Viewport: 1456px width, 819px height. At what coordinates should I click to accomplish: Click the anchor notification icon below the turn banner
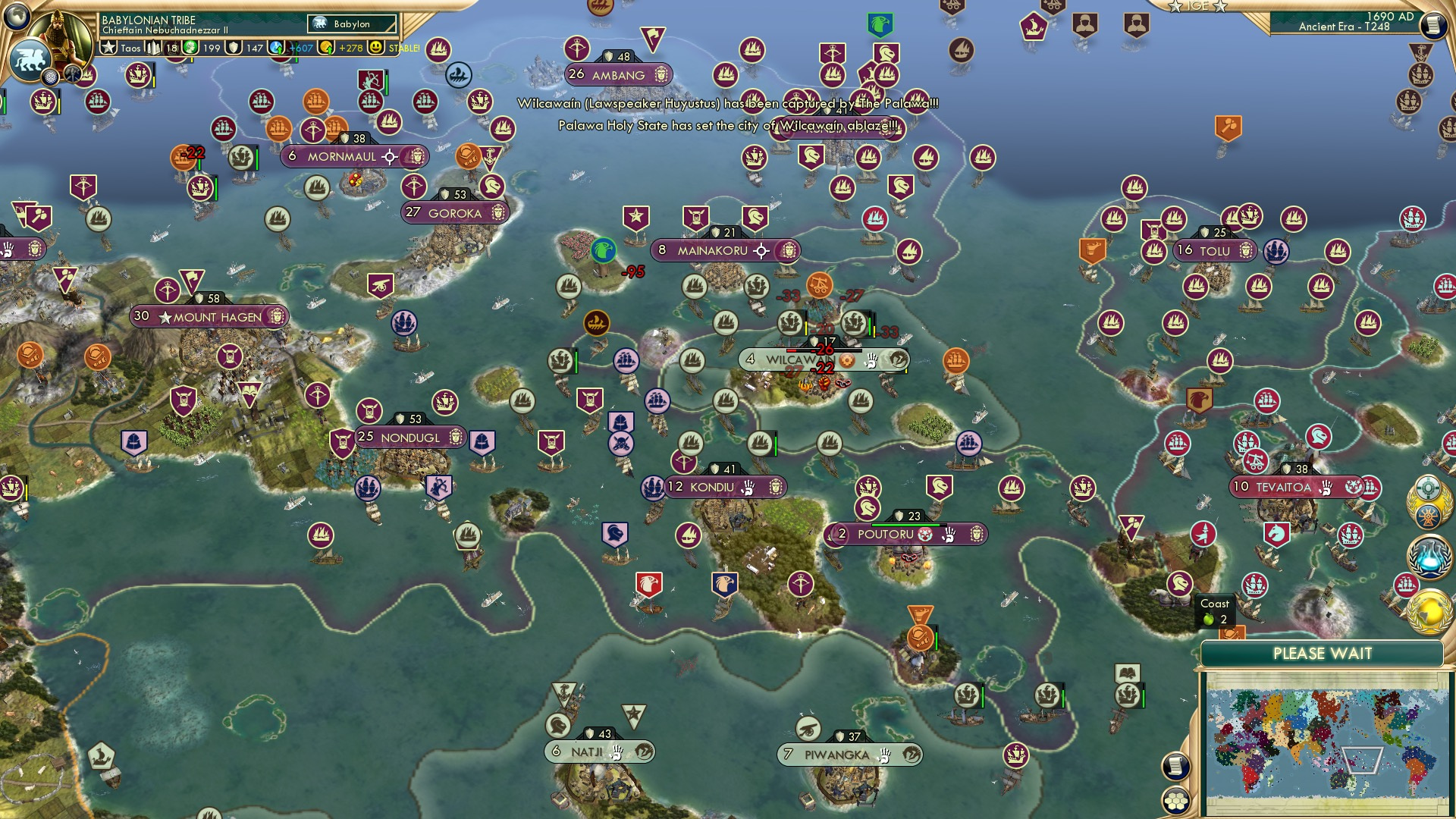(x=1421, y=52)
